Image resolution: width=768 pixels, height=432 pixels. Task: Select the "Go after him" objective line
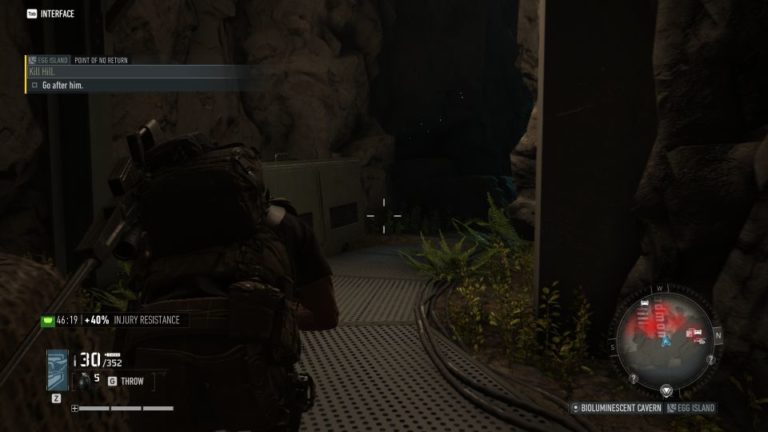(62, 86)
